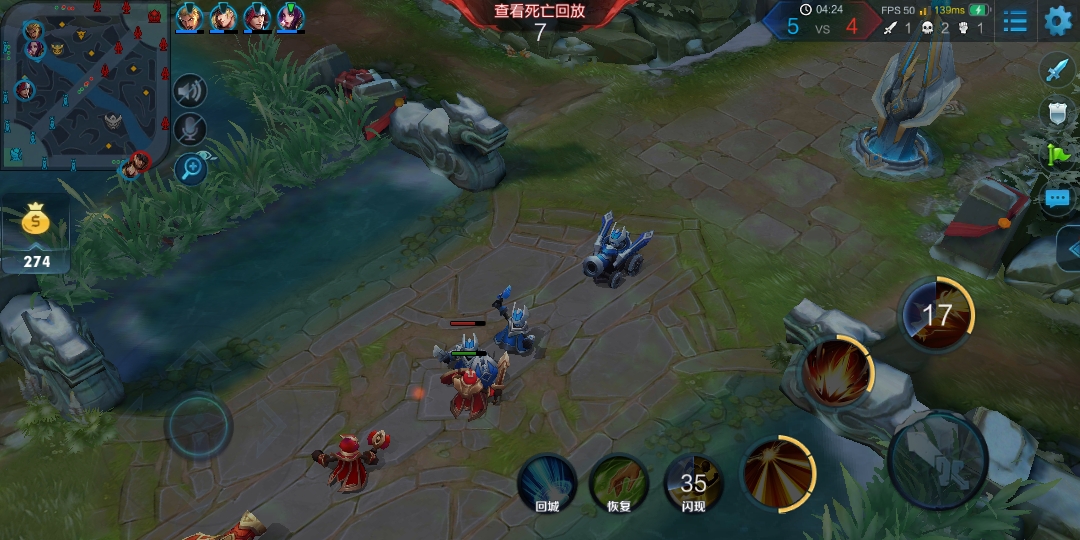
Task: Hit the large basic attack button
Action: pyautogui.click(x=938, y=459)
